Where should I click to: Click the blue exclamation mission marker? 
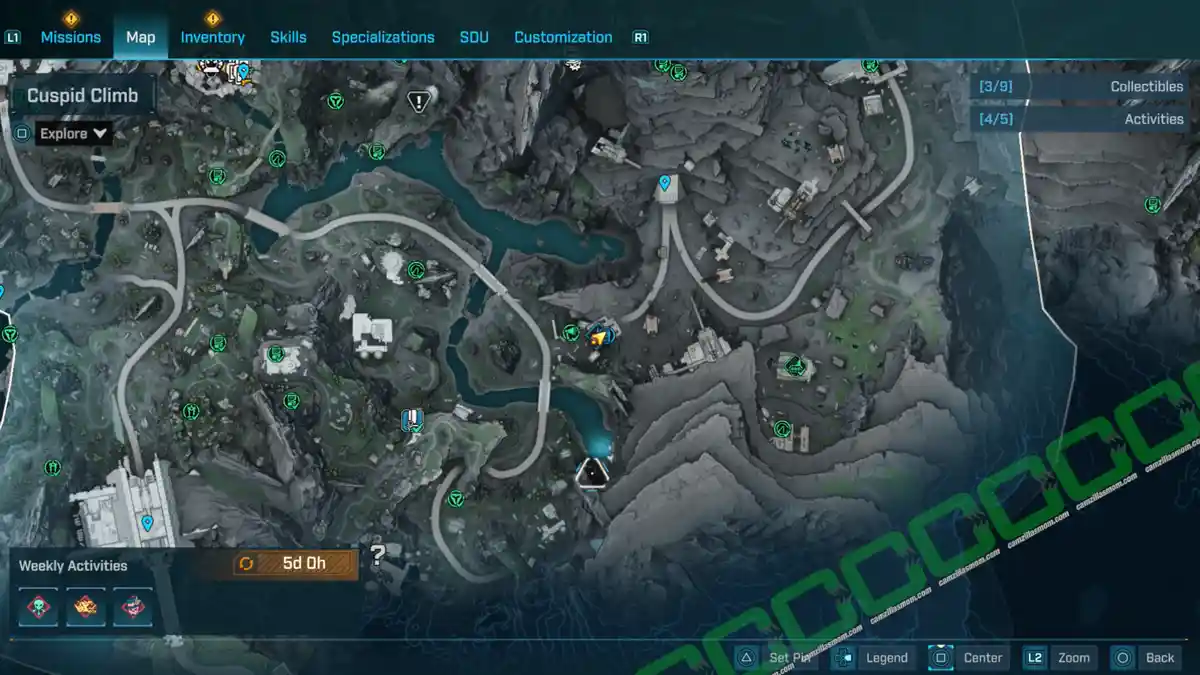(x=411, y=420)
